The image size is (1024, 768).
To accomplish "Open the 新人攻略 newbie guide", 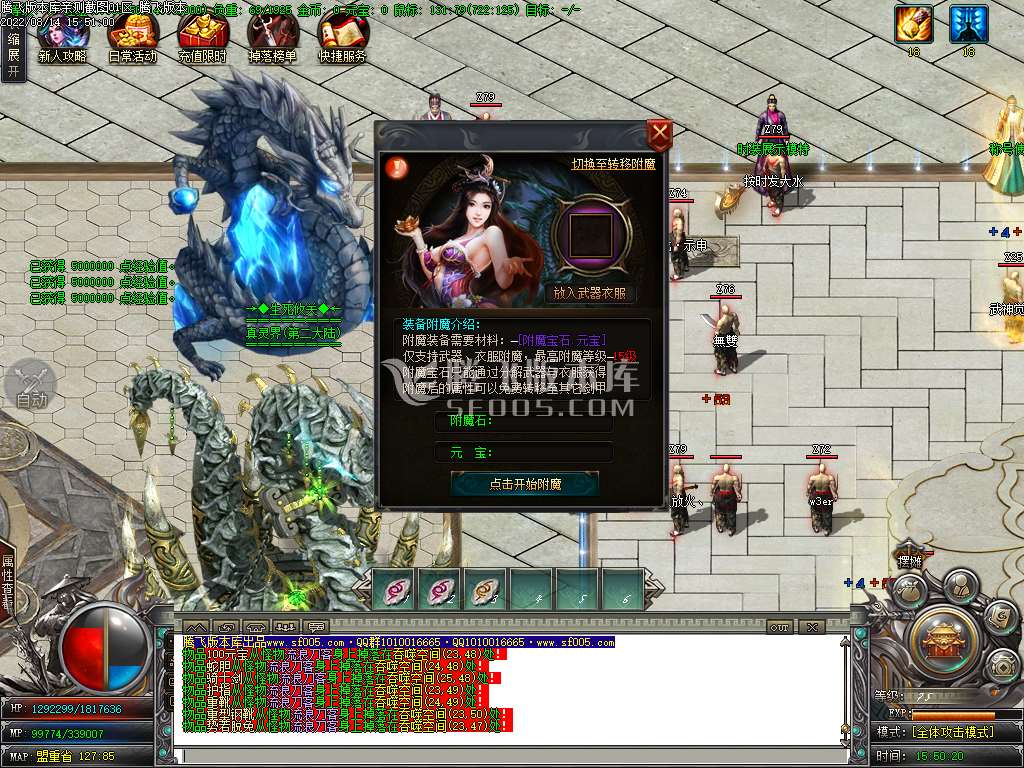I will 62,40.
